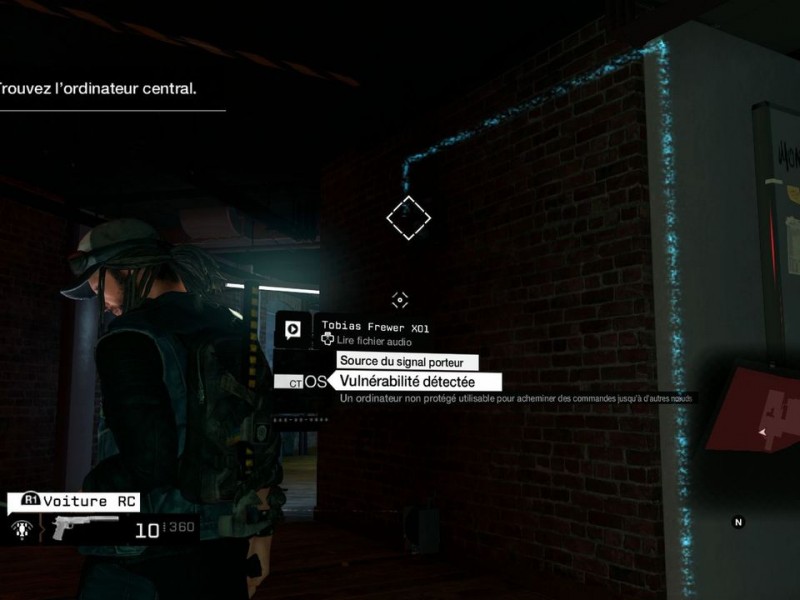Click the Source du signal porteur label
800x600 pixels.
(407, 361)
